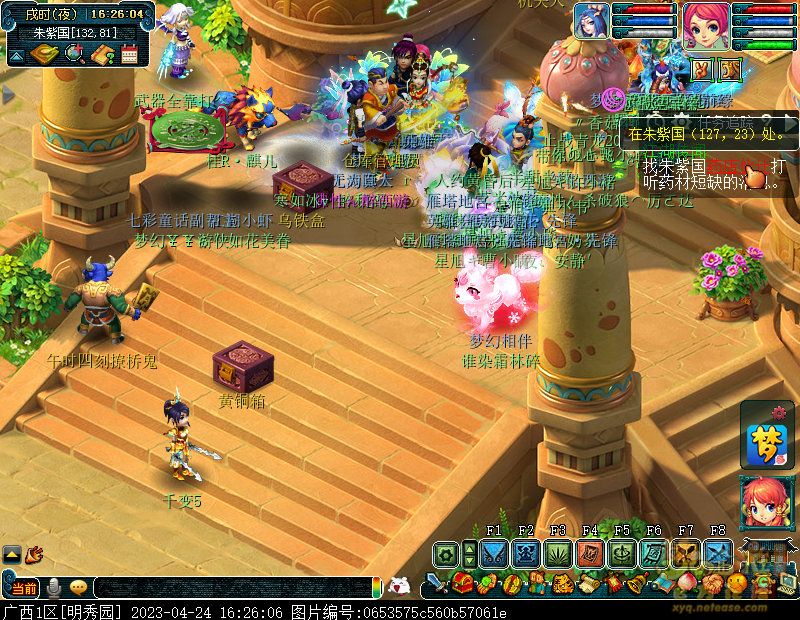Viewport: 800px width, 620px height.
Task: Open the minimap globe icon with magnifier
Action: 75,54
